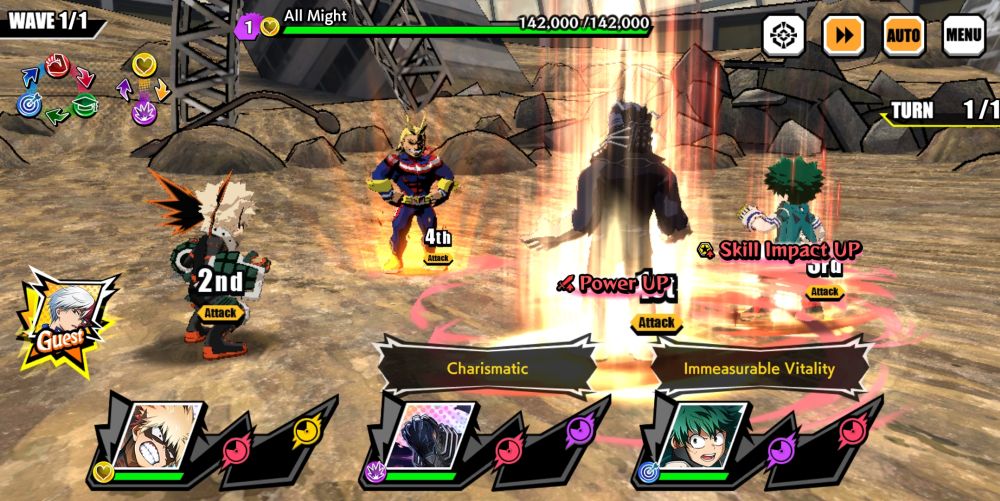
Task: Select the dark masked character portrait
Action: (x=427, y=437)
